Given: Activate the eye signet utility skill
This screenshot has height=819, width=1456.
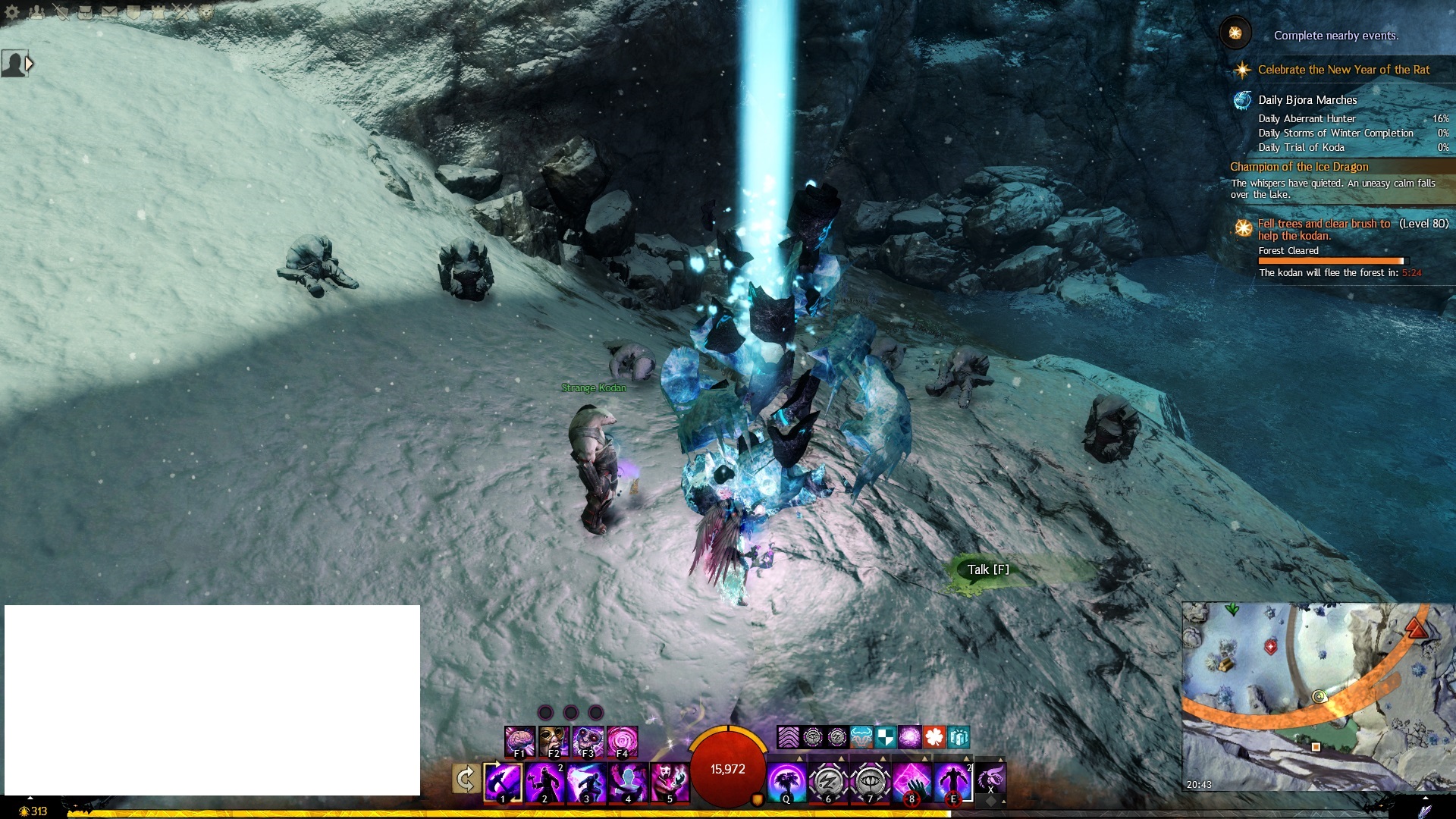Looking at the screenshot, I should tap(869, 782).
